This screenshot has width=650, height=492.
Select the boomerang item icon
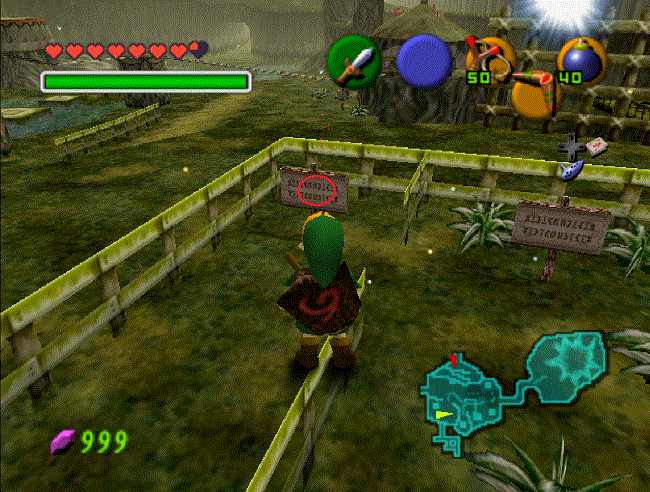pyautogui.click(x=536, y=92)
